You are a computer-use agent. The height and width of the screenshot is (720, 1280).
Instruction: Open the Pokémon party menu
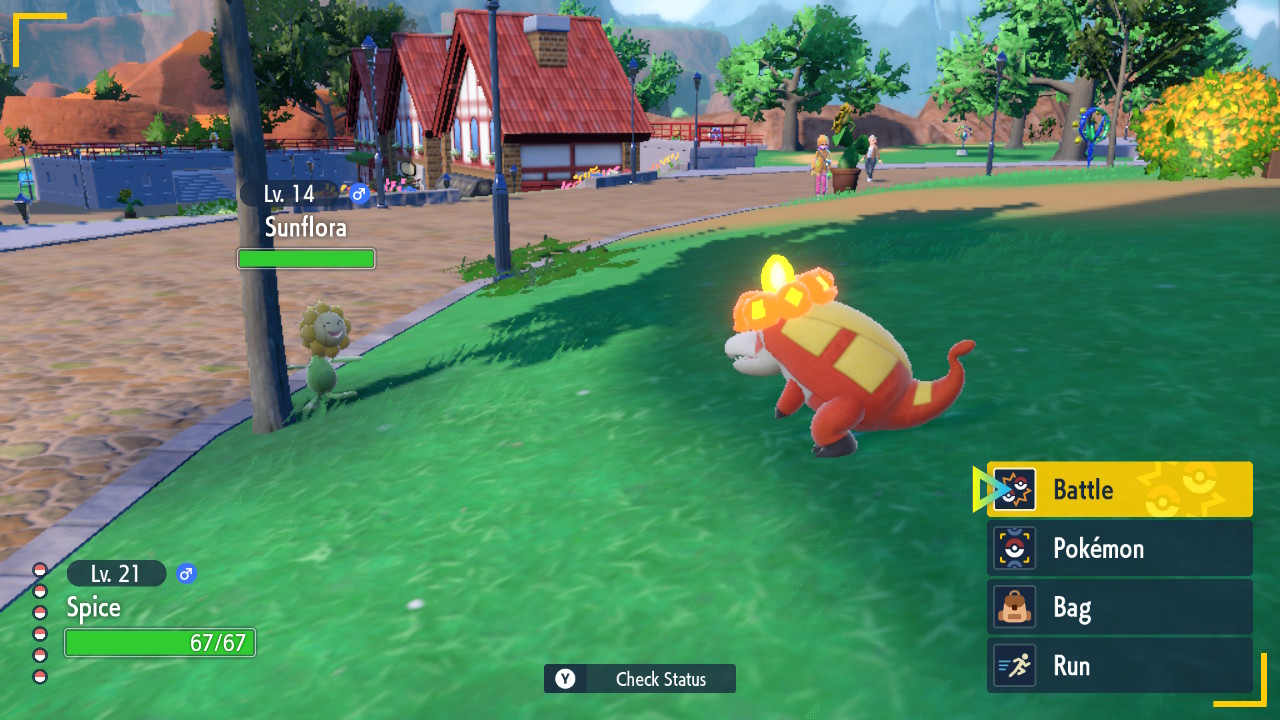tap(1119, 548)
